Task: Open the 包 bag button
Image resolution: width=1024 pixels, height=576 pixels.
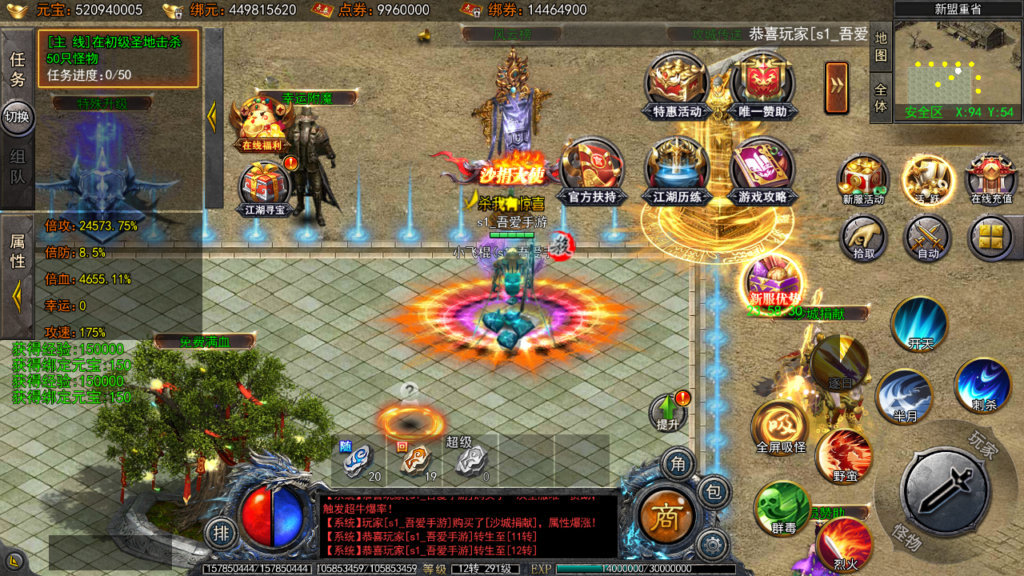Action: (713, 491)
